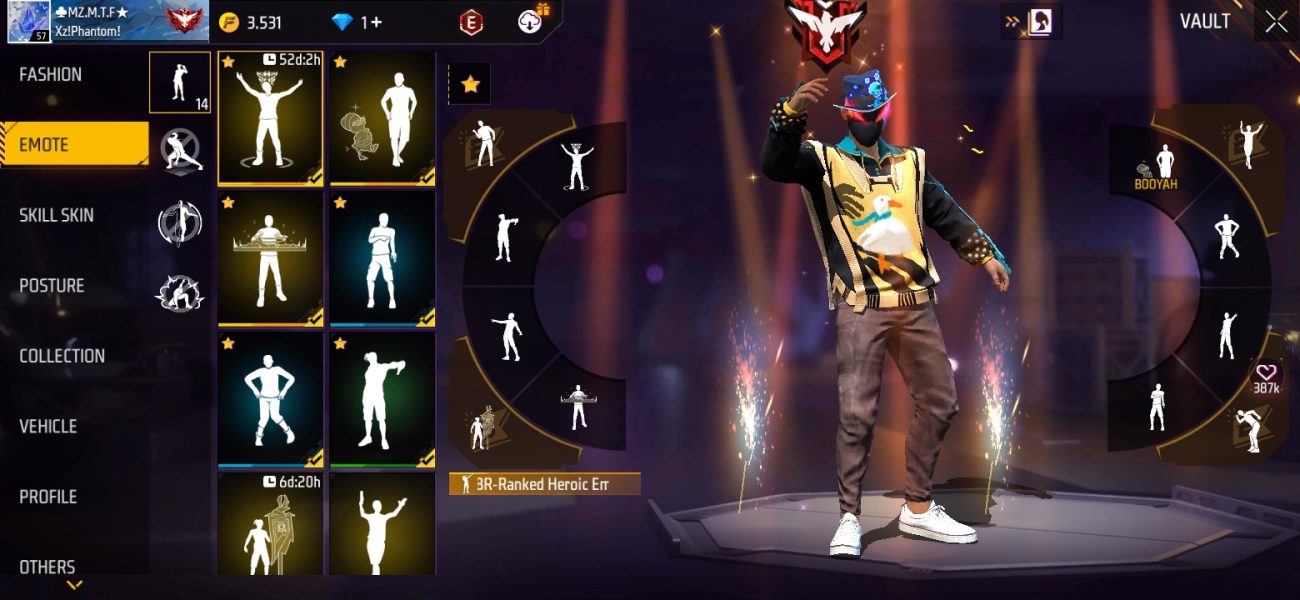The image size is (1300, 600).
Task: Choose the emote with 6d:20h timer
Action: (x=270, y=523)
